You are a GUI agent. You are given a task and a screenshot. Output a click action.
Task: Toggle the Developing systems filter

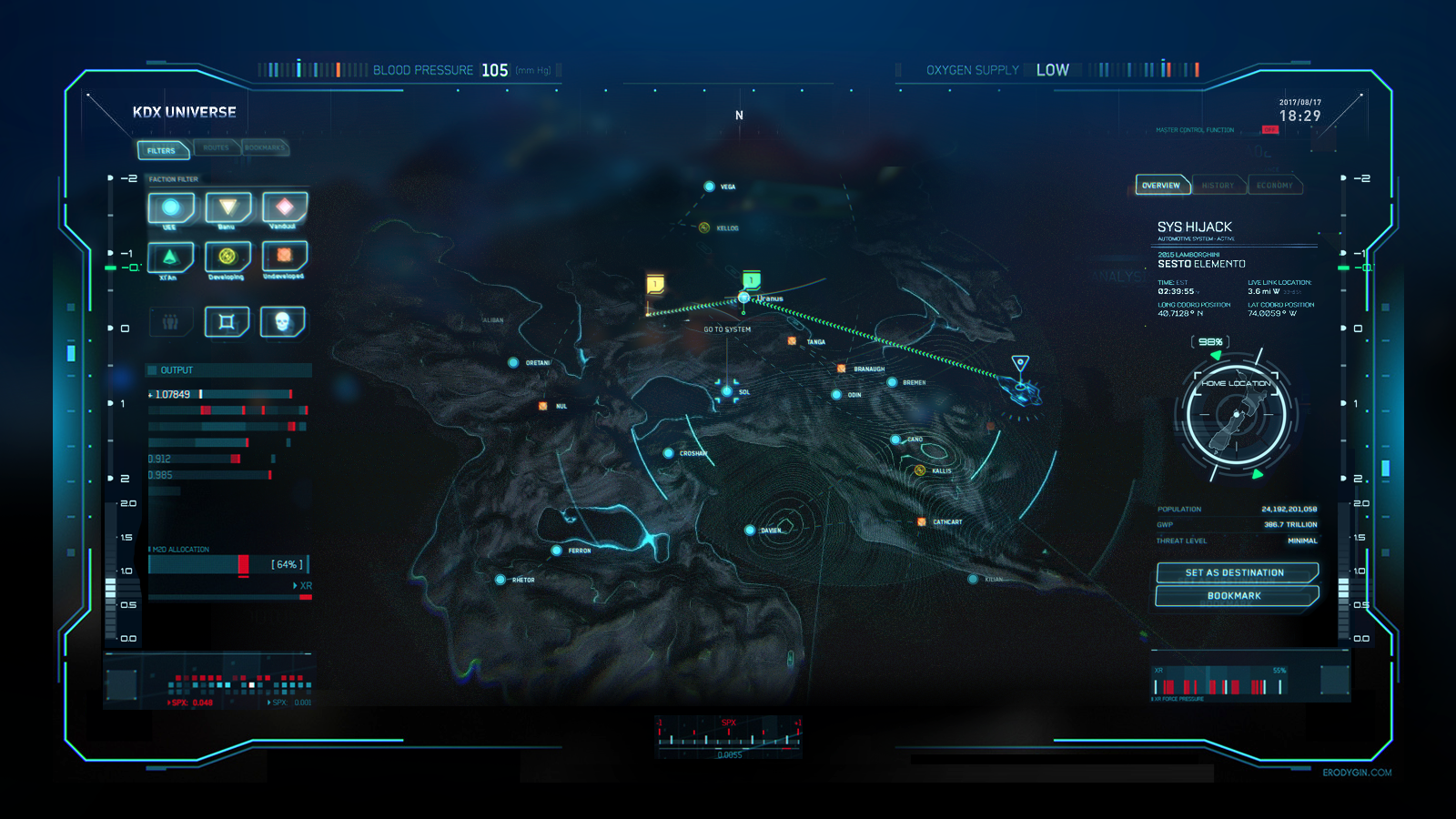(227, 257)
